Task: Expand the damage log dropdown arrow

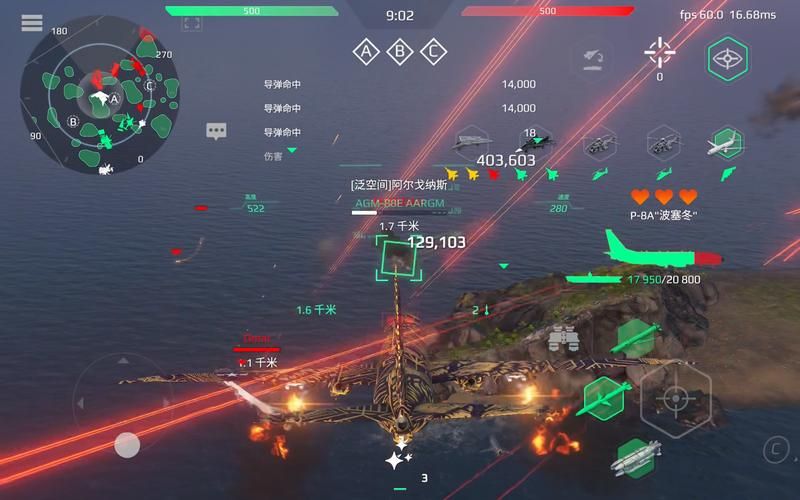Action: click(292, 151)
